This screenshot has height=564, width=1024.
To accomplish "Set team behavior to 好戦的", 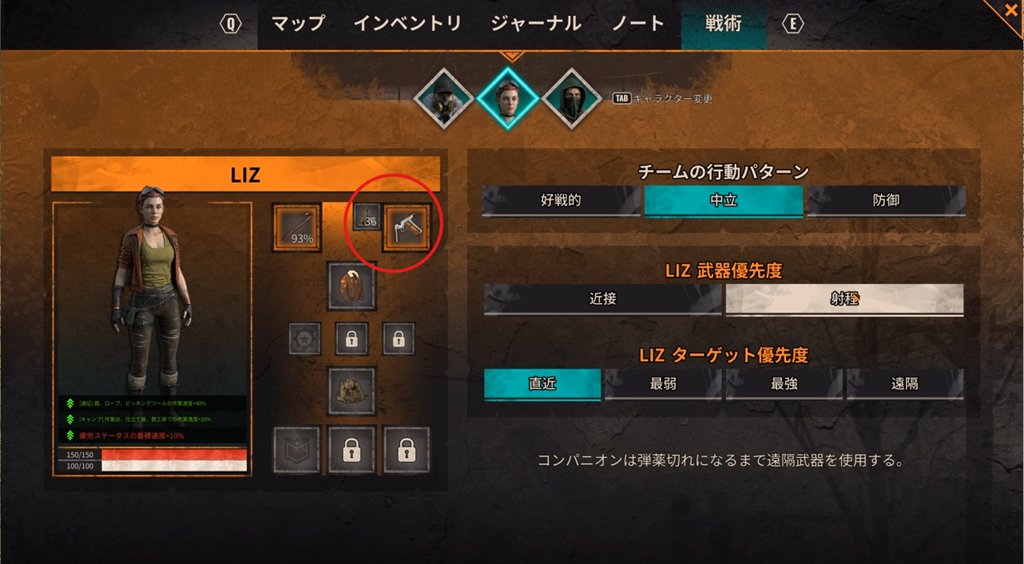I will [561, 201].
